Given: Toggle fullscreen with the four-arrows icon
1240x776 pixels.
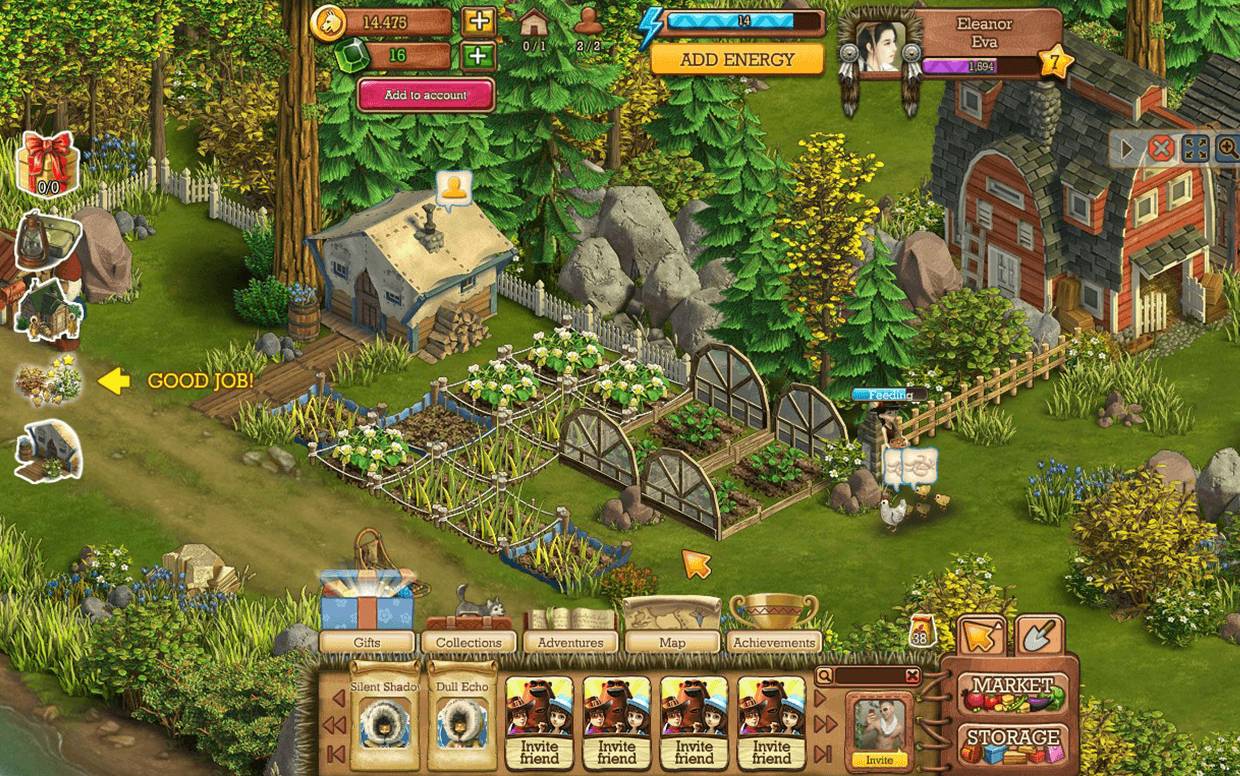Looking at the screenshot, I should pos(1196,149).
